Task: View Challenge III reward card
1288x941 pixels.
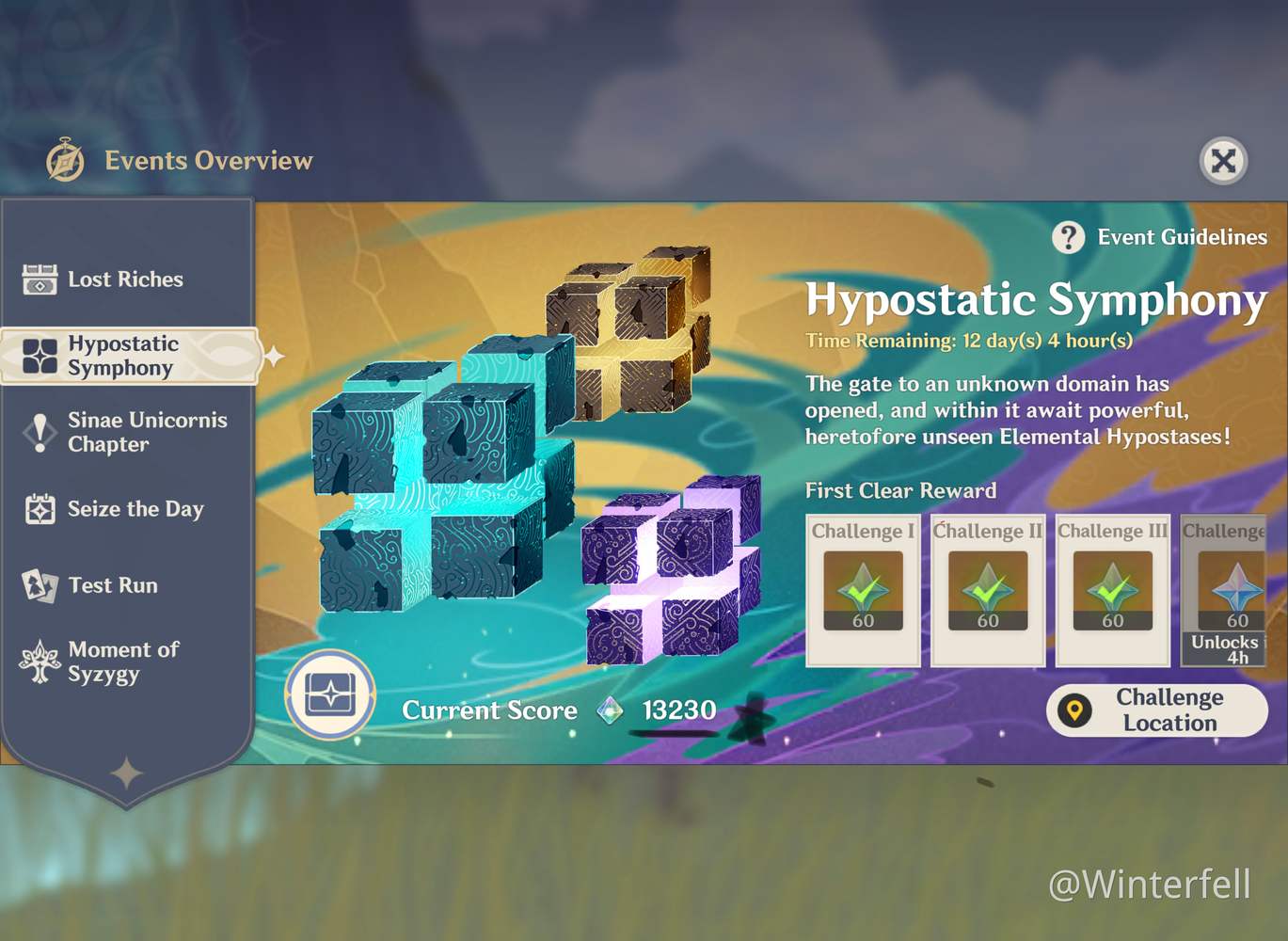Action: point(1113,590)
